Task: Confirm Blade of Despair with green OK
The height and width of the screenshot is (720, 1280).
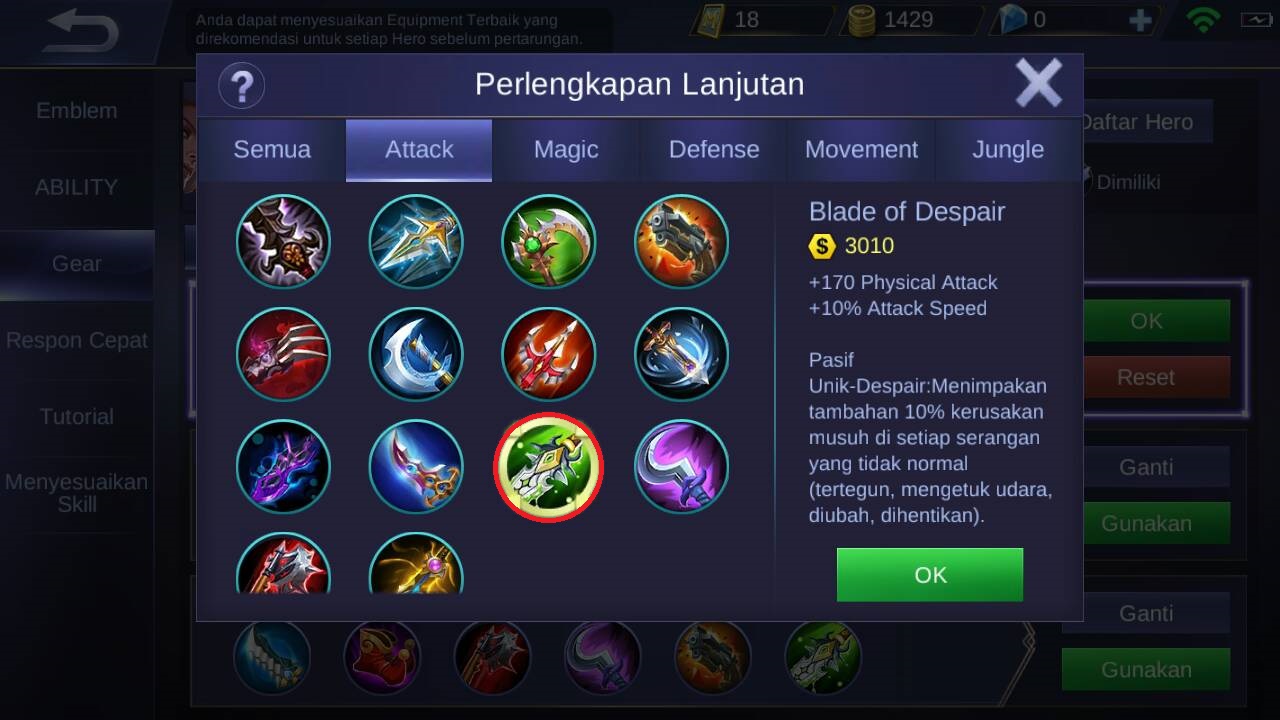Action: [x=930, y=575]
